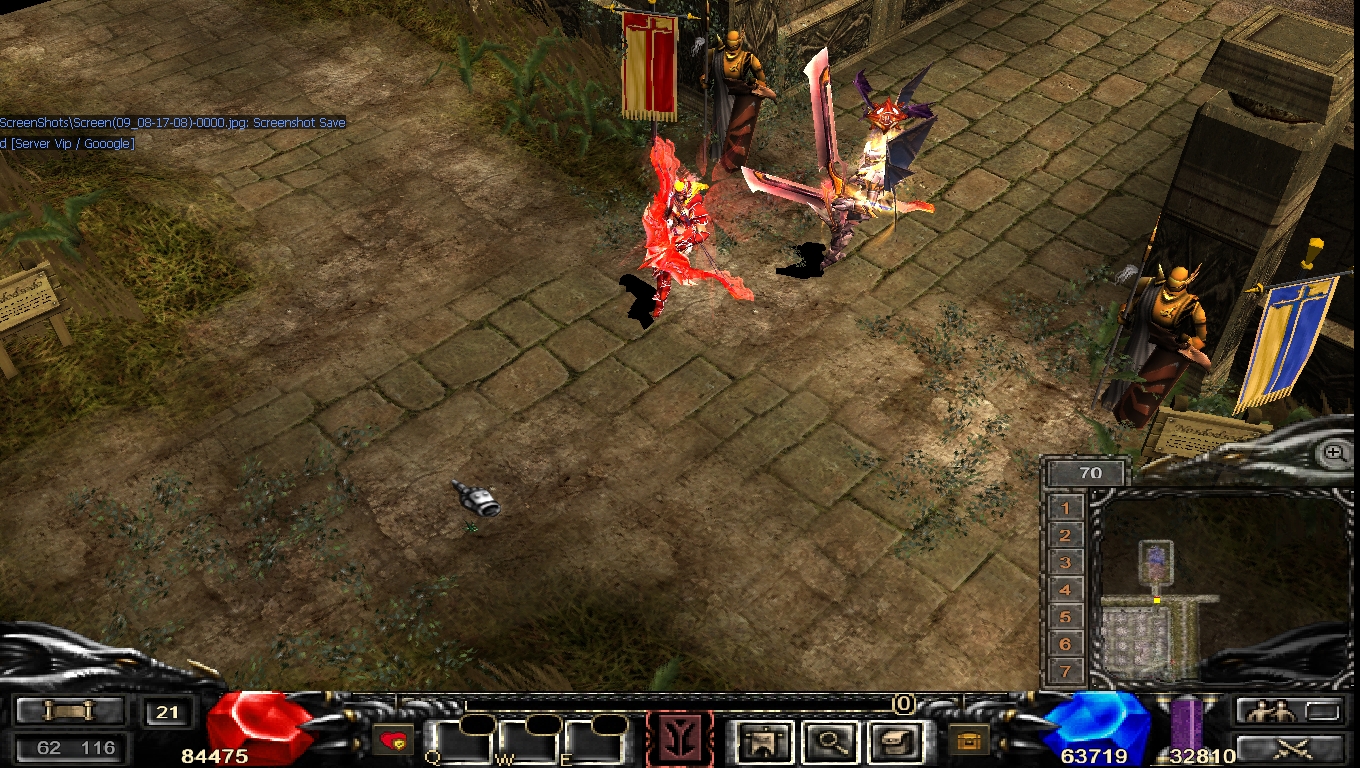This screenshot has height=768, width=1360.
Task: Toggle the crossed swords combat button
Action: pyautogui.click(x=1288, y=747)
